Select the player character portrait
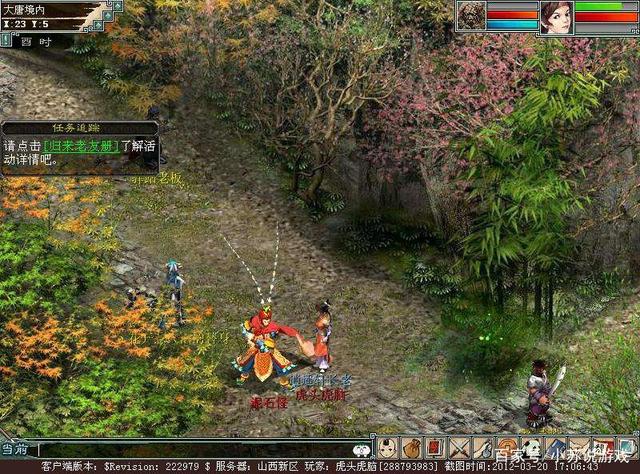This screenshot has height=474, width=640. pyautogui.click(x=555, y=17)
